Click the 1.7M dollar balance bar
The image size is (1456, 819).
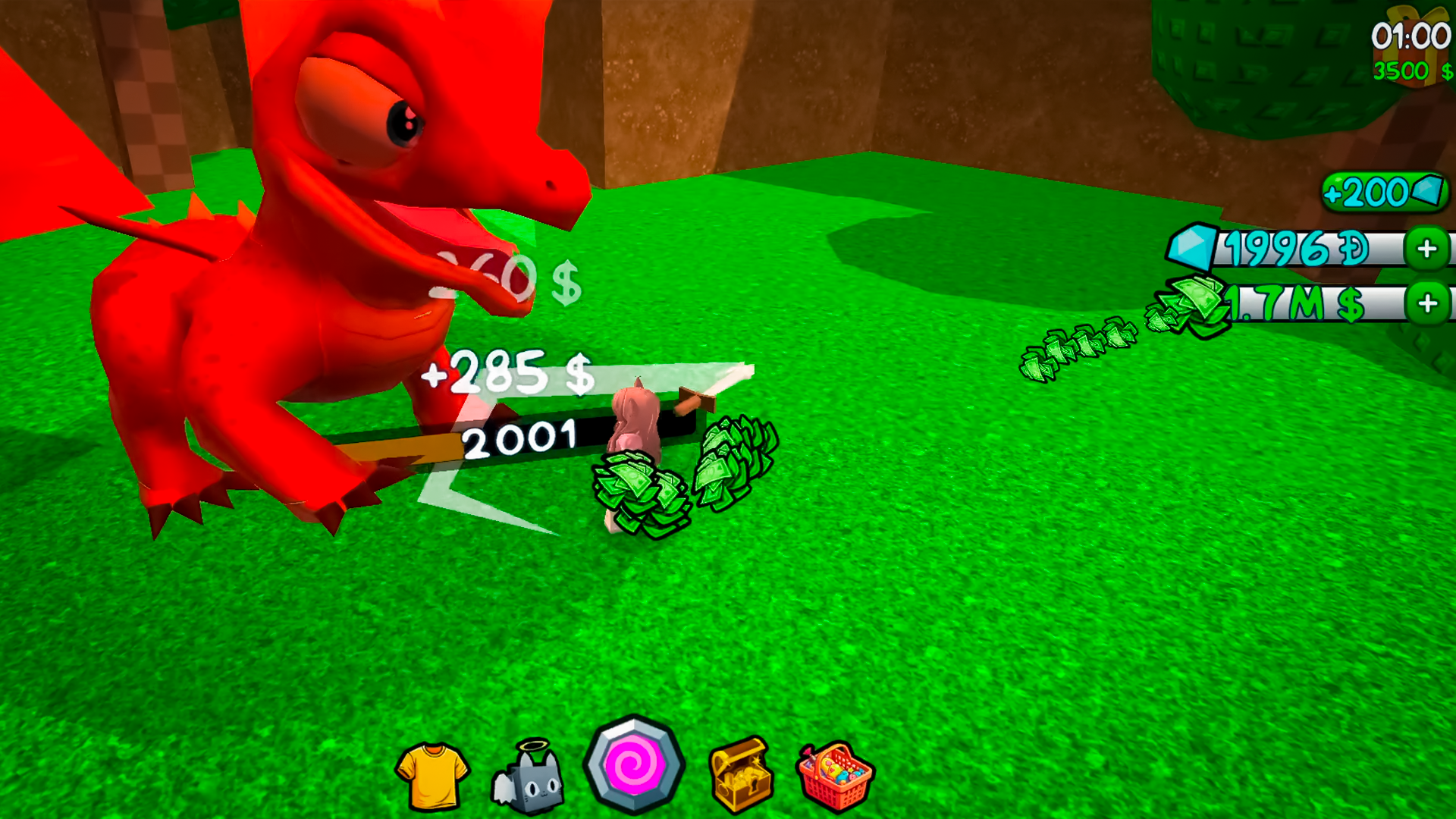(x=1304, y=303)
